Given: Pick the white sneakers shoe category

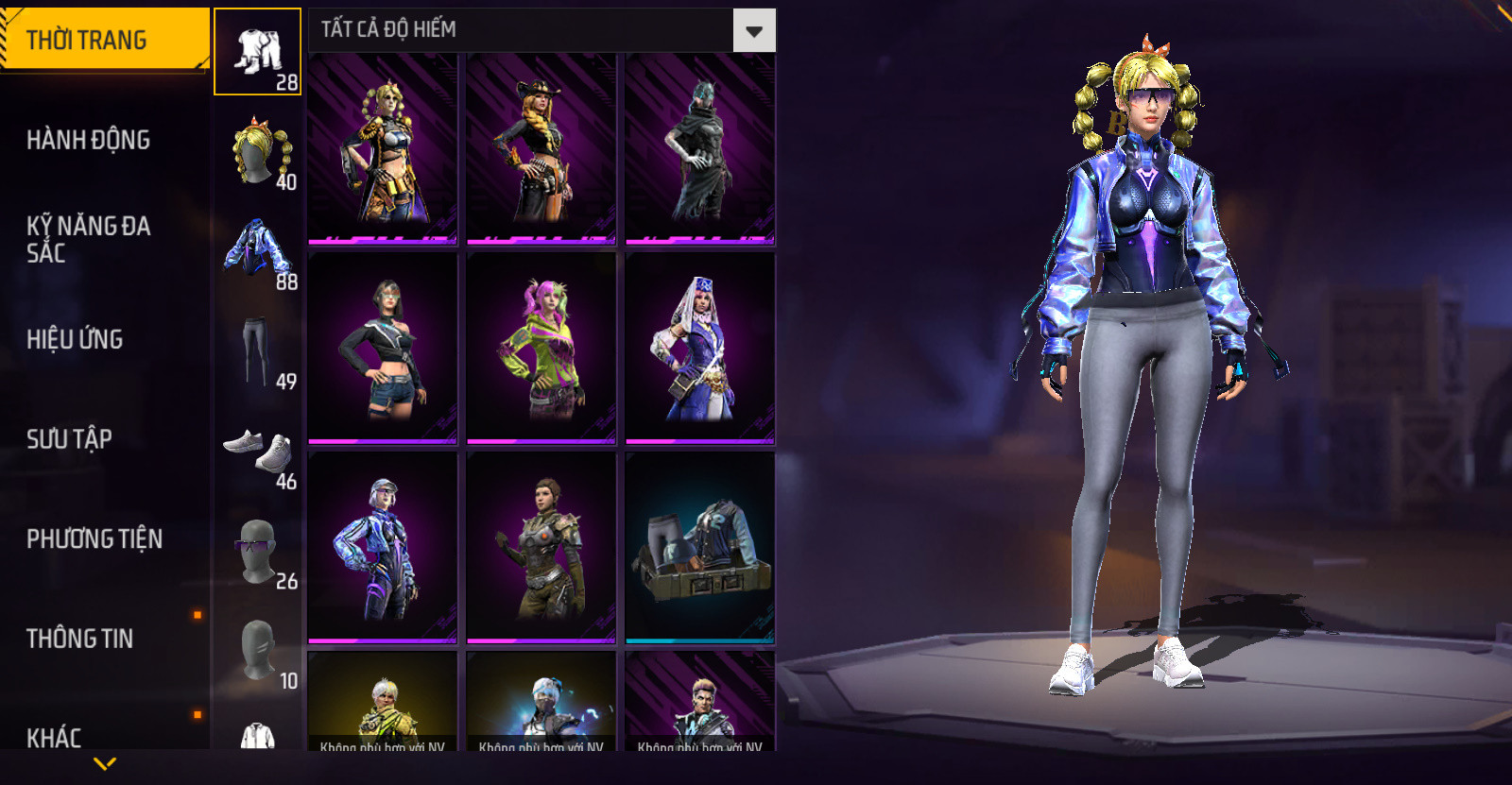Looking at the screenshot, I should click(x=258, y=451).
